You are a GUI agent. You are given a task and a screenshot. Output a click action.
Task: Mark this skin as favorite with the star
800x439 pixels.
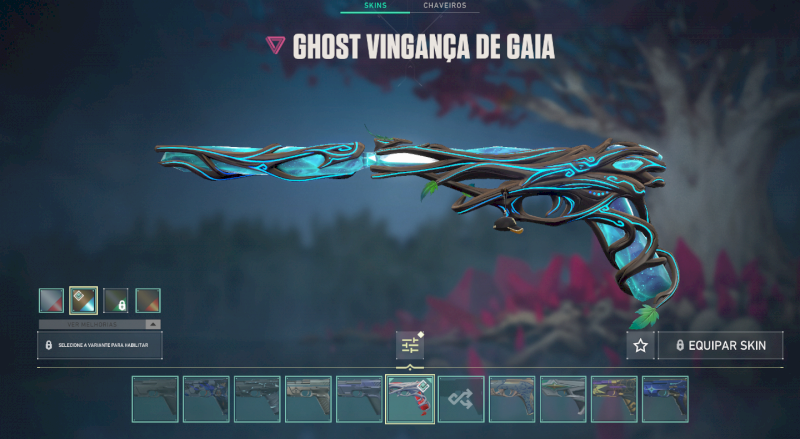coord(640,345)
